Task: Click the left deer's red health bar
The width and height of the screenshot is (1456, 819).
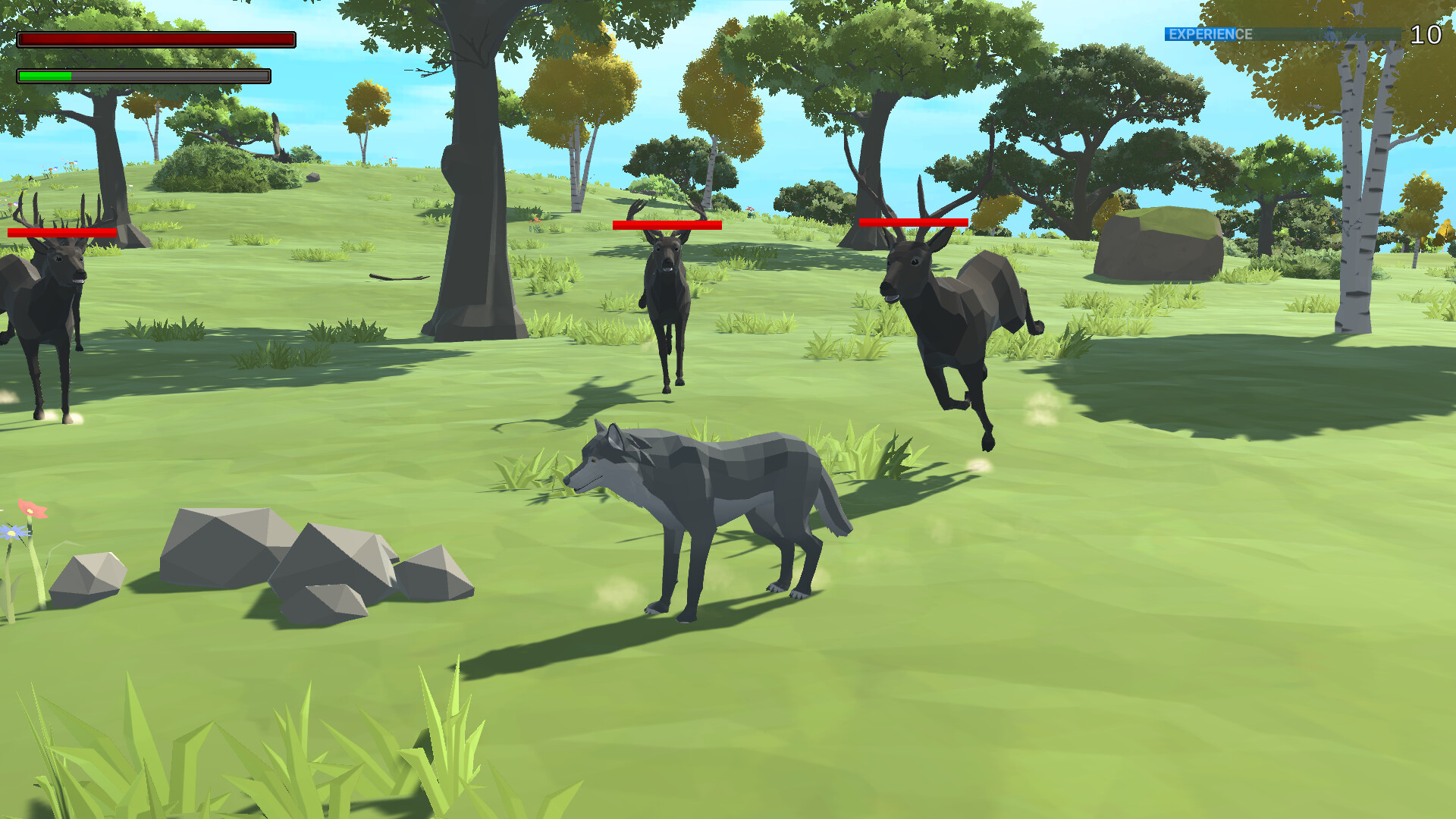Action: tap(61, 232)
